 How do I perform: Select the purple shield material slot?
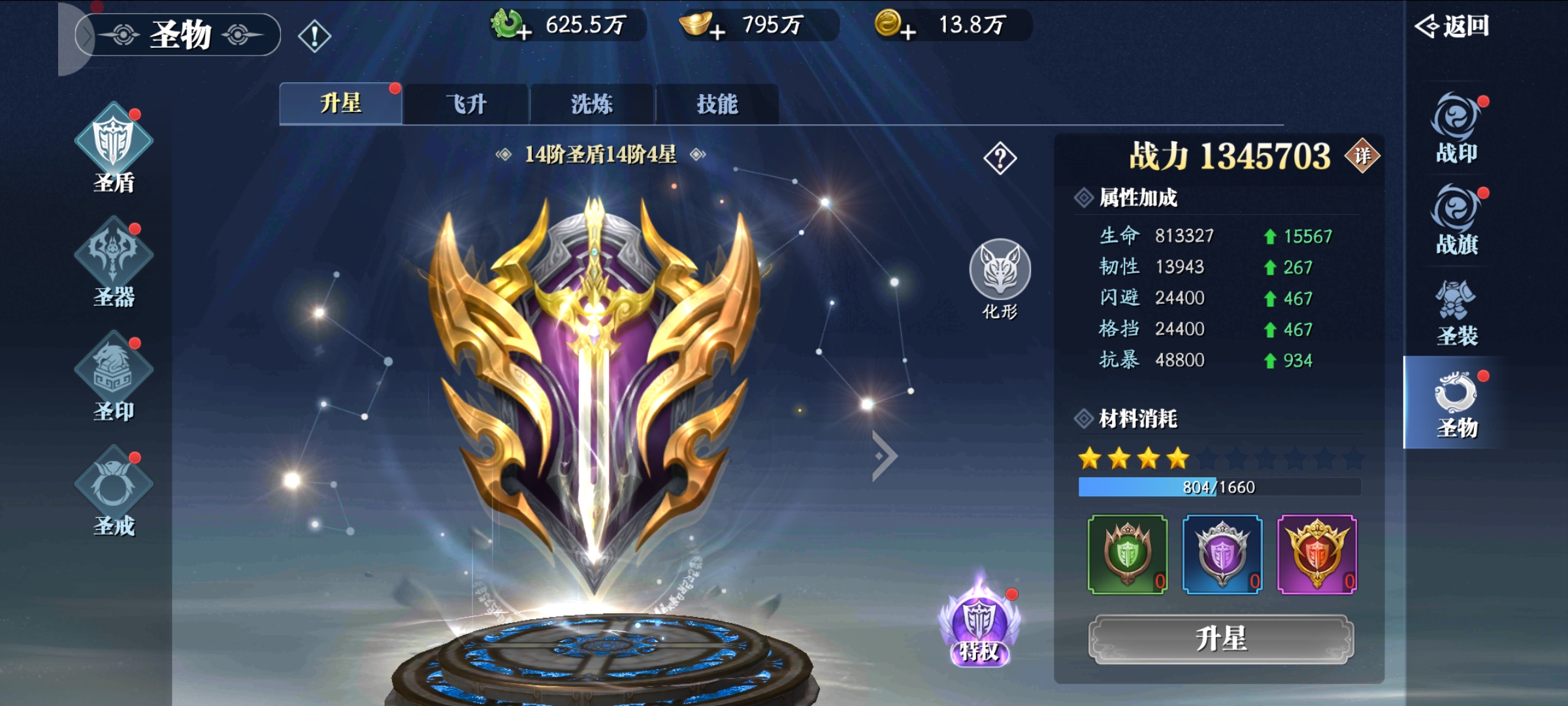click(x=1222, y=554)
